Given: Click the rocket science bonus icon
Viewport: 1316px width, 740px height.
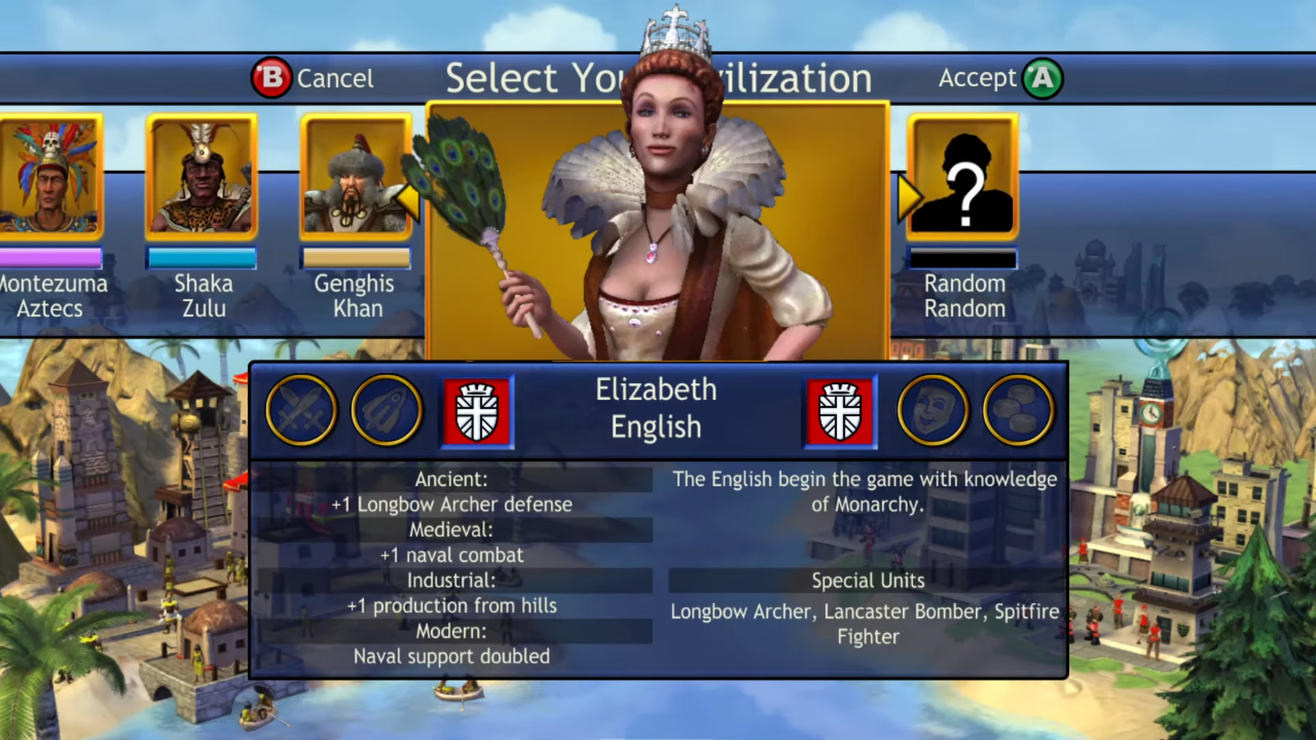Looking at the screenshot, I should pyautogui.click(x=387, y=409).
